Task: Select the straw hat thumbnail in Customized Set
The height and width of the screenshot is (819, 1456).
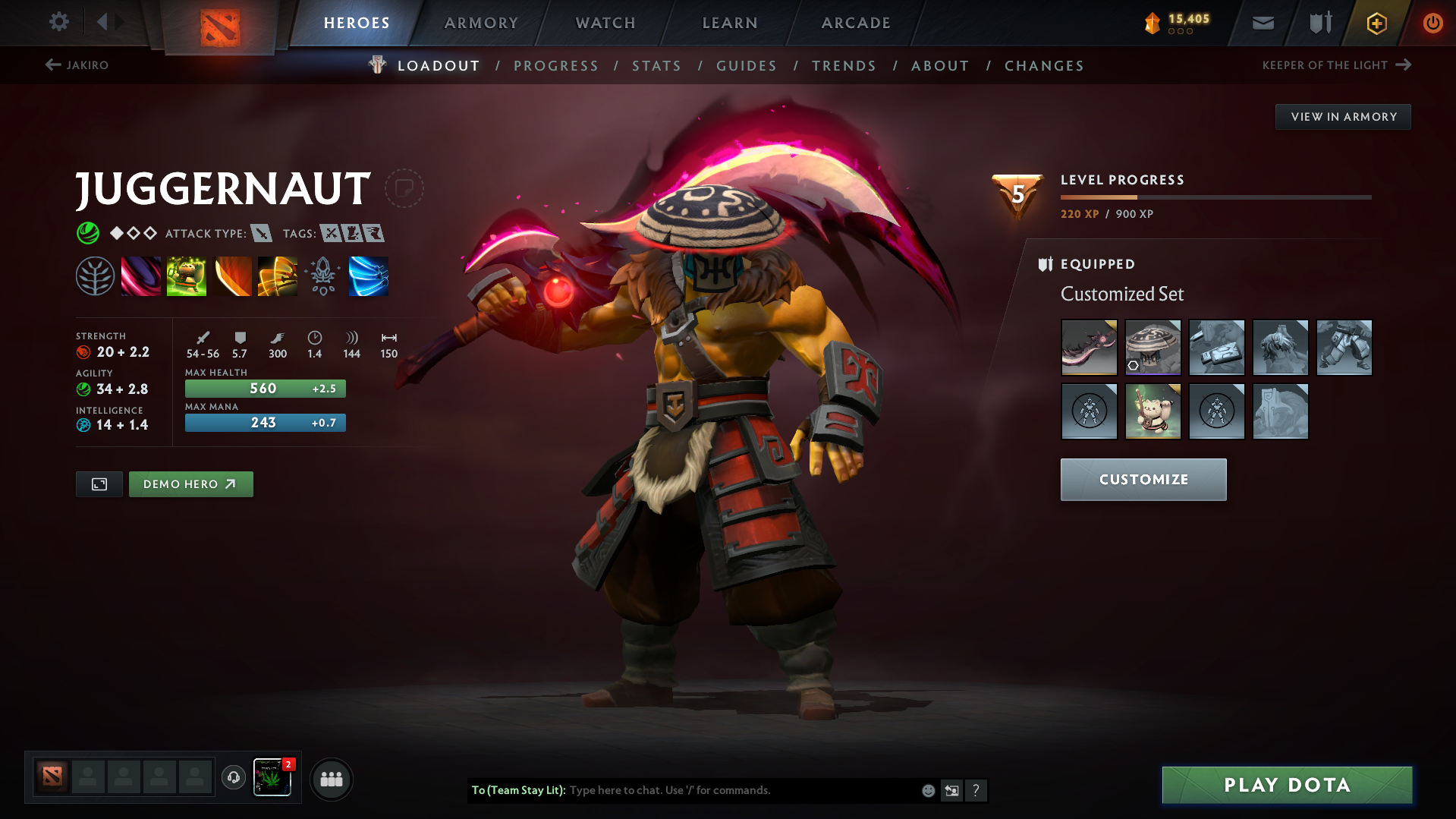Action: pos(1153,348)
